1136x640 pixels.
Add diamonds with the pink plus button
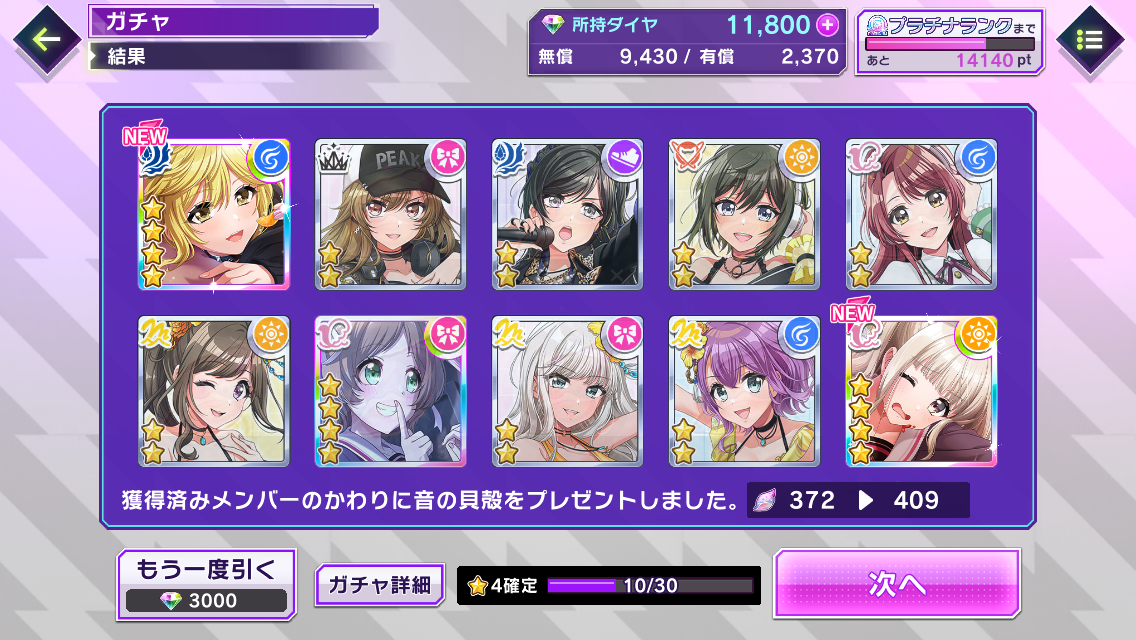tap(826, 24)
